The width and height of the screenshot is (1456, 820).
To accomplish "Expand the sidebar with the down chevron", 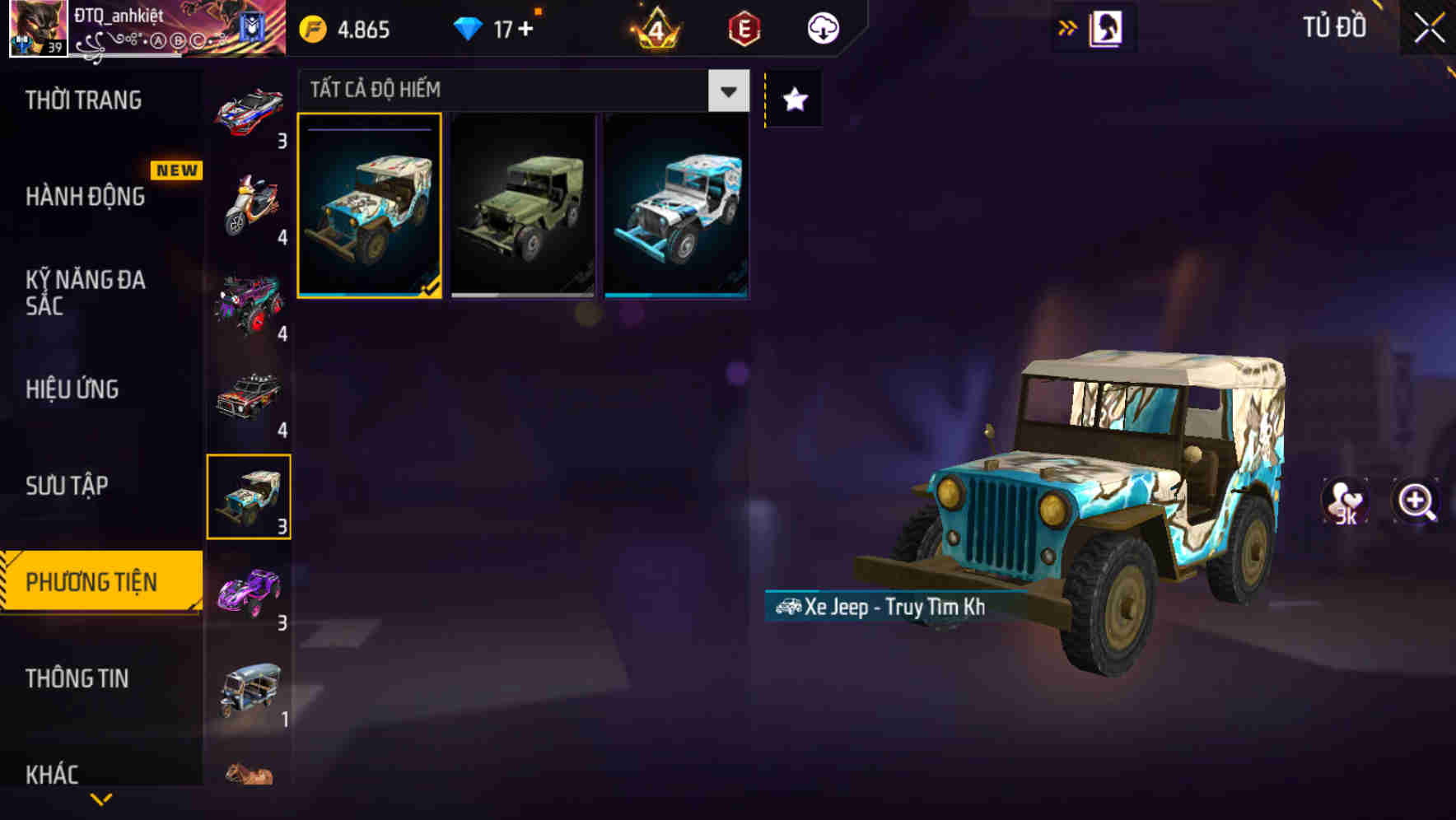I will (x=100, y=801).
